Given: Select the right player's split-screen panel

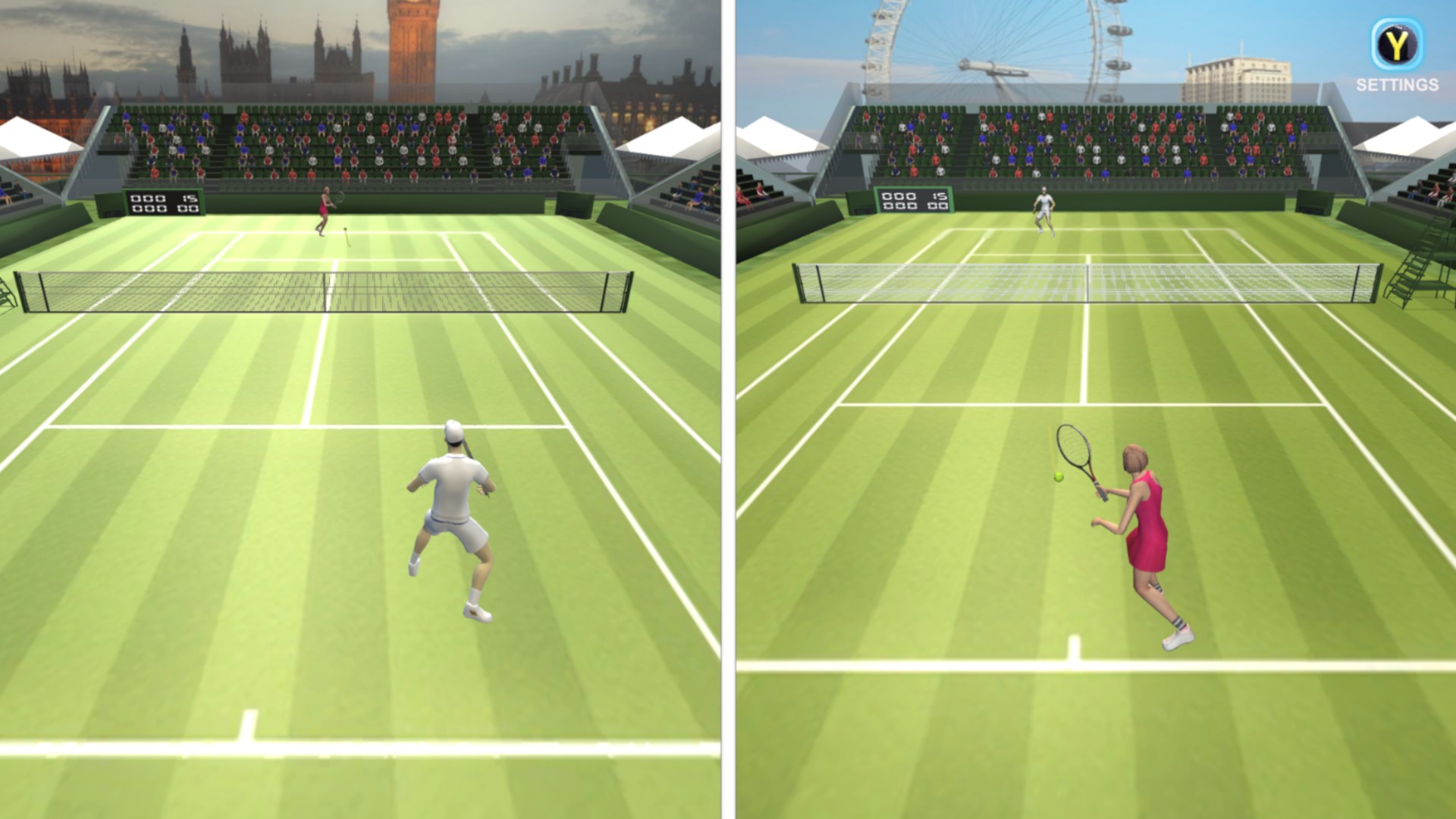Looking at the screenshot, I should (x=1092, y=409).
